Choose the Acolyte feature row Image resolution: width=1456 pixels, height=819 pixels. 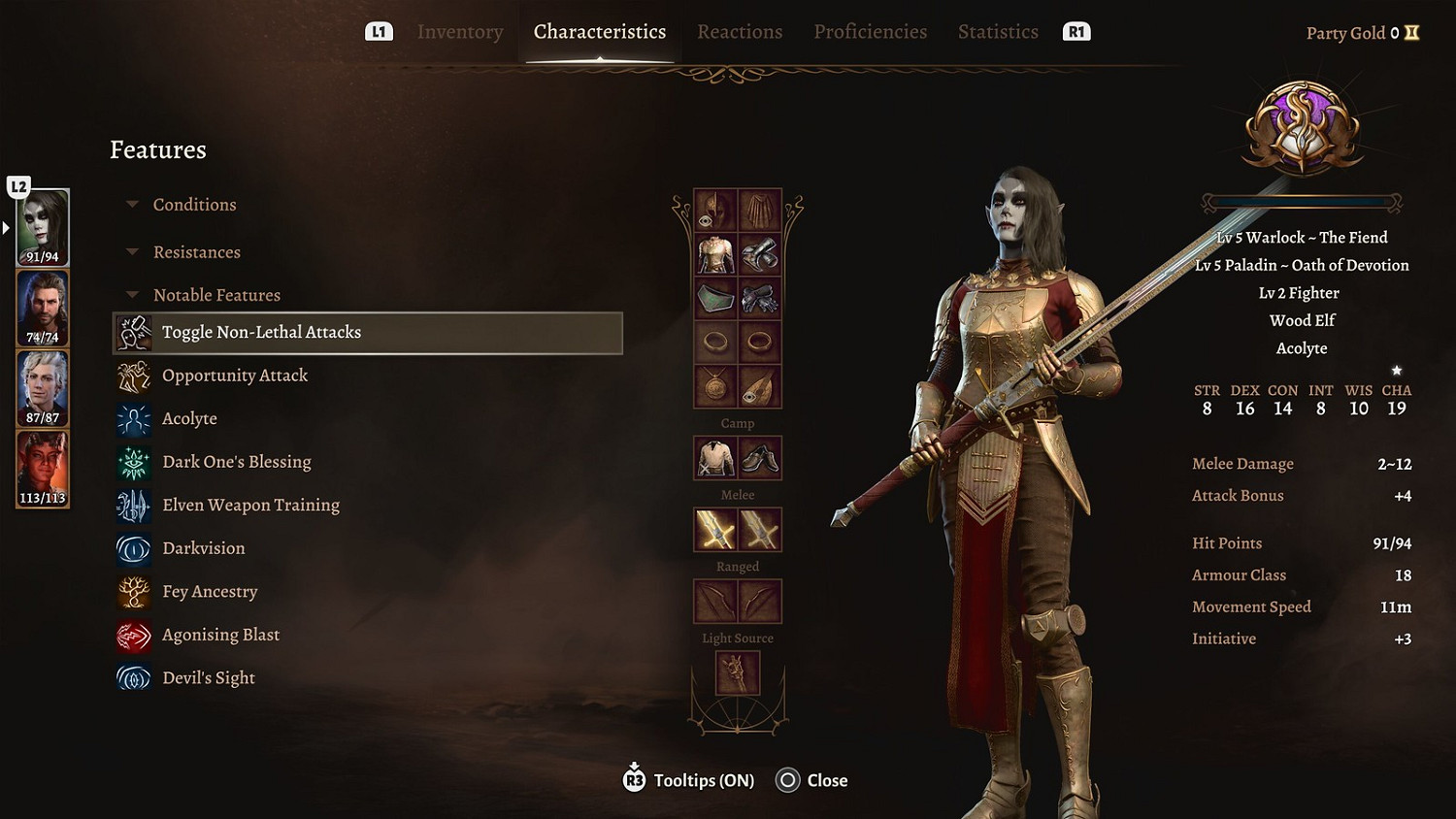(189, 419)
